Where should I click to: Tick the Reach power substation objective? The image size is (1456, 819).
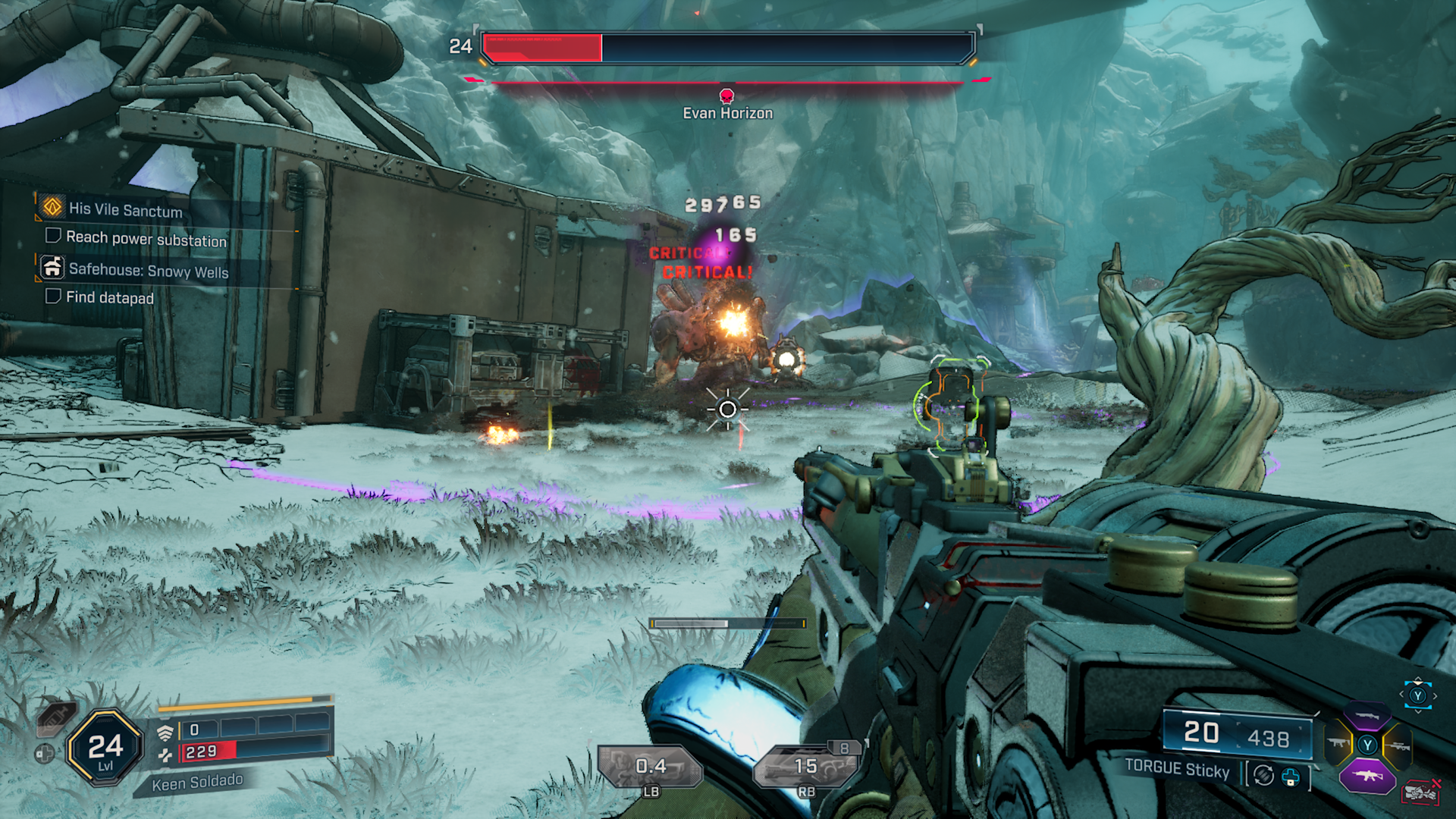(x=53, y=236)
